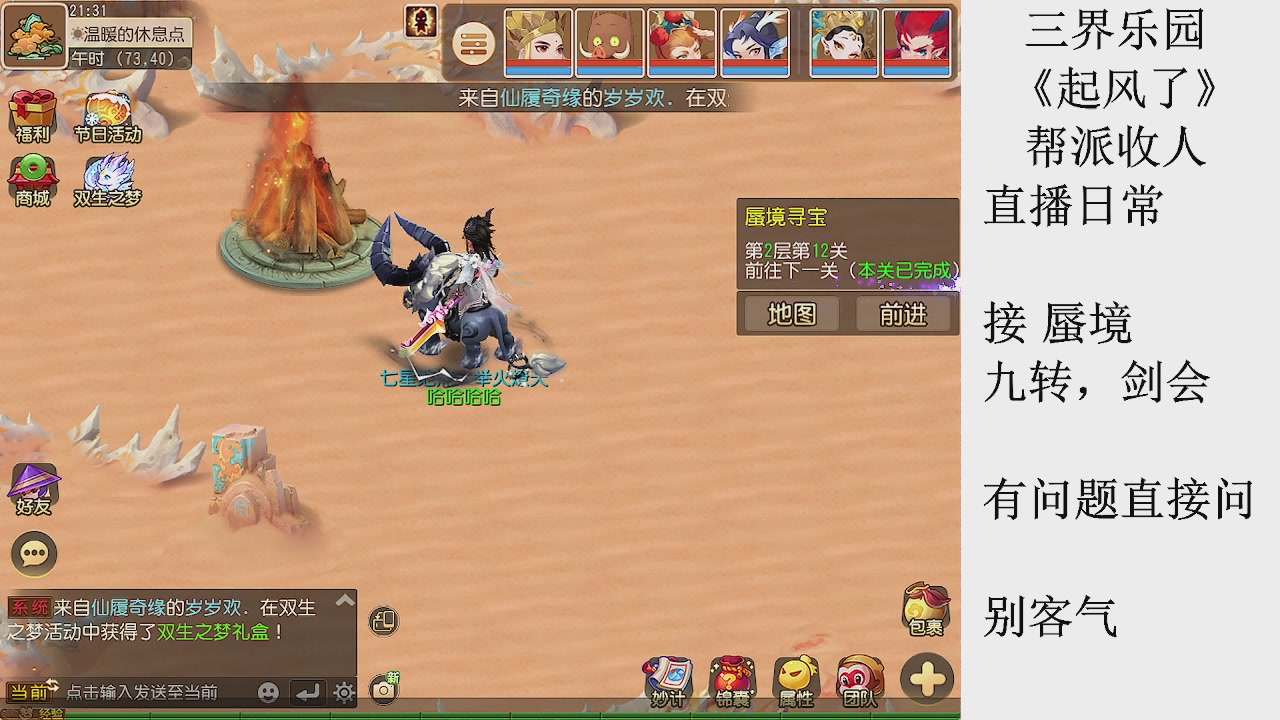
Task: Toggle extra shortcuts with the plus button
Action: point(925,679)
